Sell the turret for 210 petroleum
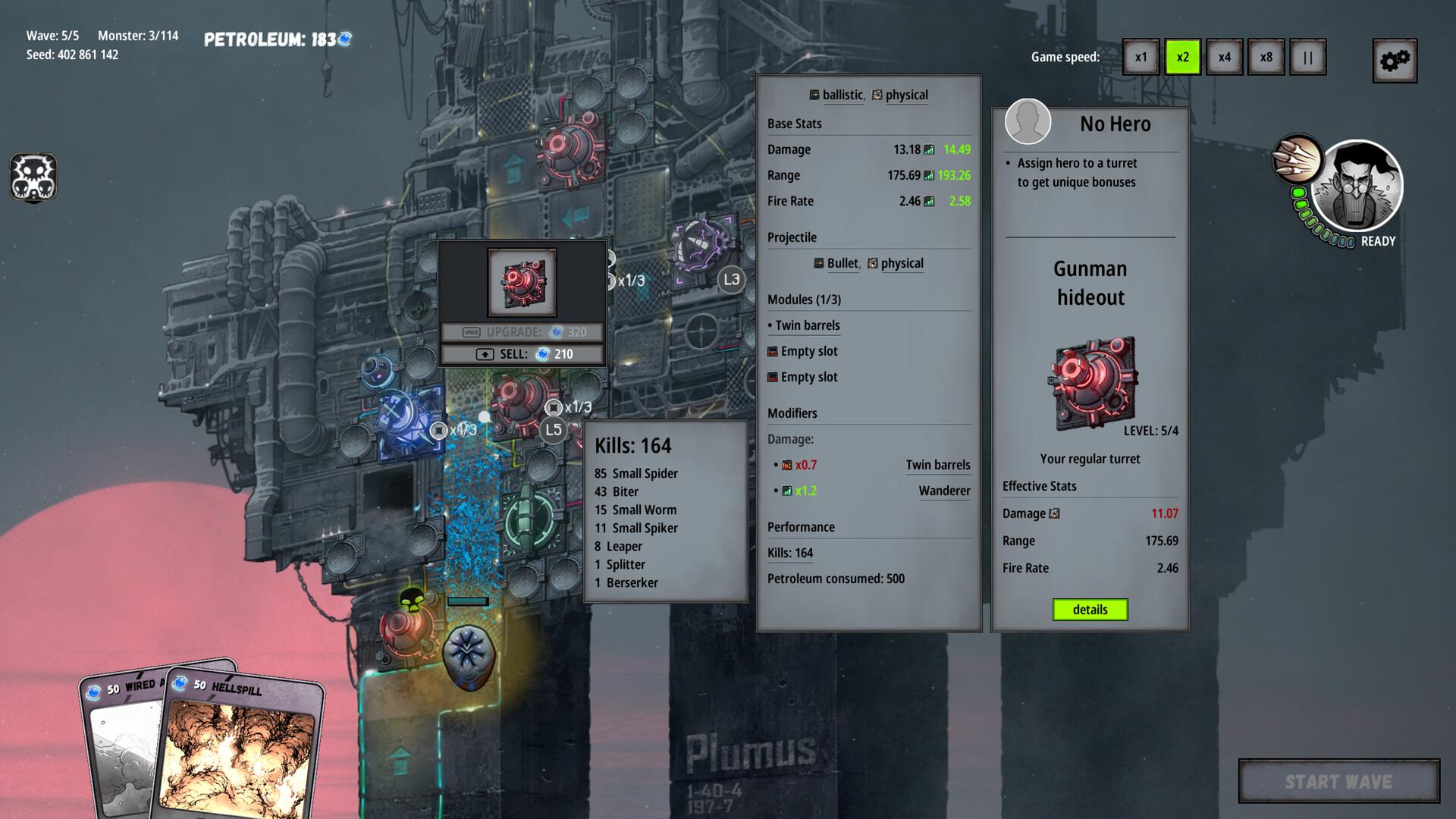Viewport: 1456px width, 819px height. 522,354
